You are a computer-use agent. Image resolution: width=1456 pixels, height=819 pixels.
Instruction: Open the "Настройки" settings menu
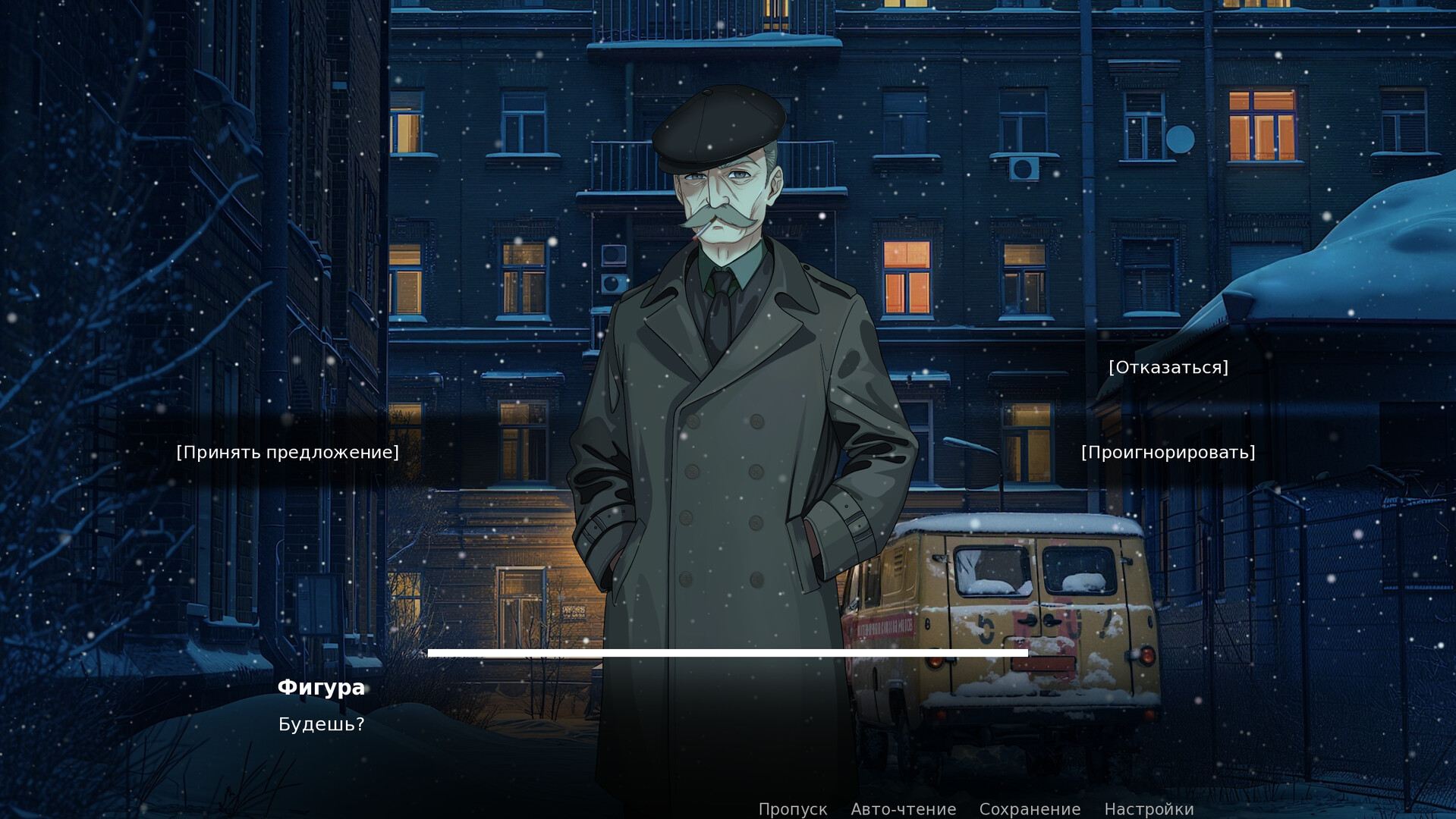pos(1150,808)
